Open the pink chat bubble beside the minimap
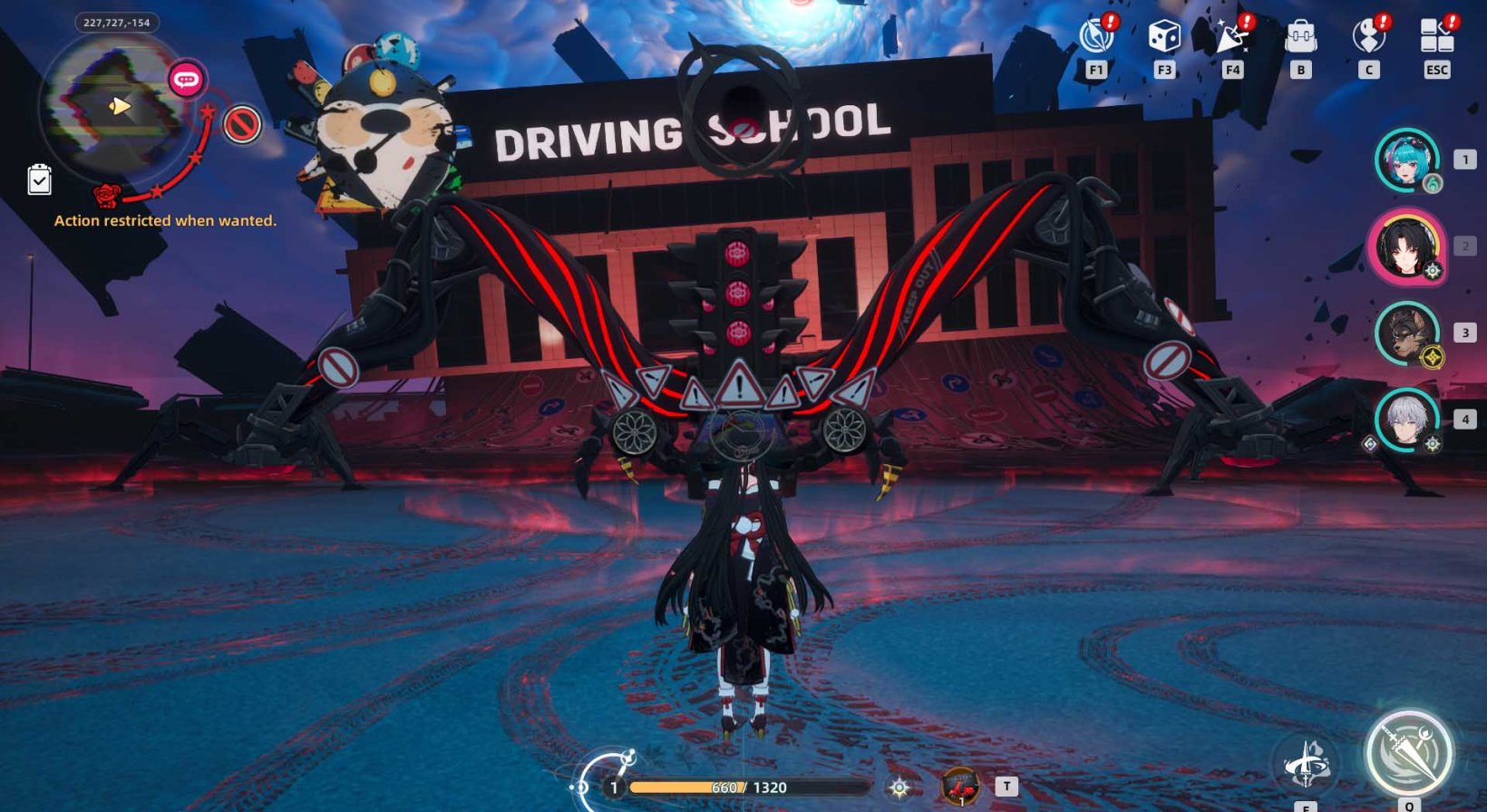This screenshot has width=1487, height=812. tap(185, 80)
